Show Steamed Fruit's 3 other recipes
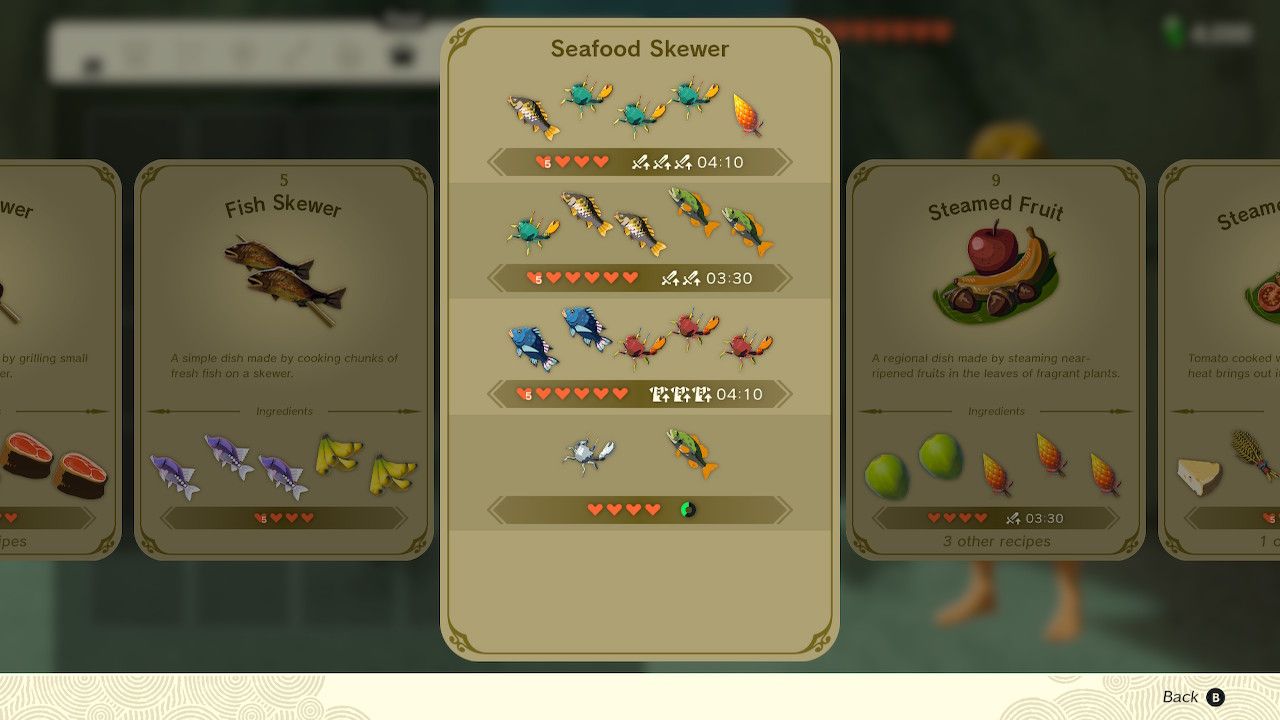The width and height of the screenshot is (1280, 720). pyautogui.click(x=996, y=541)
